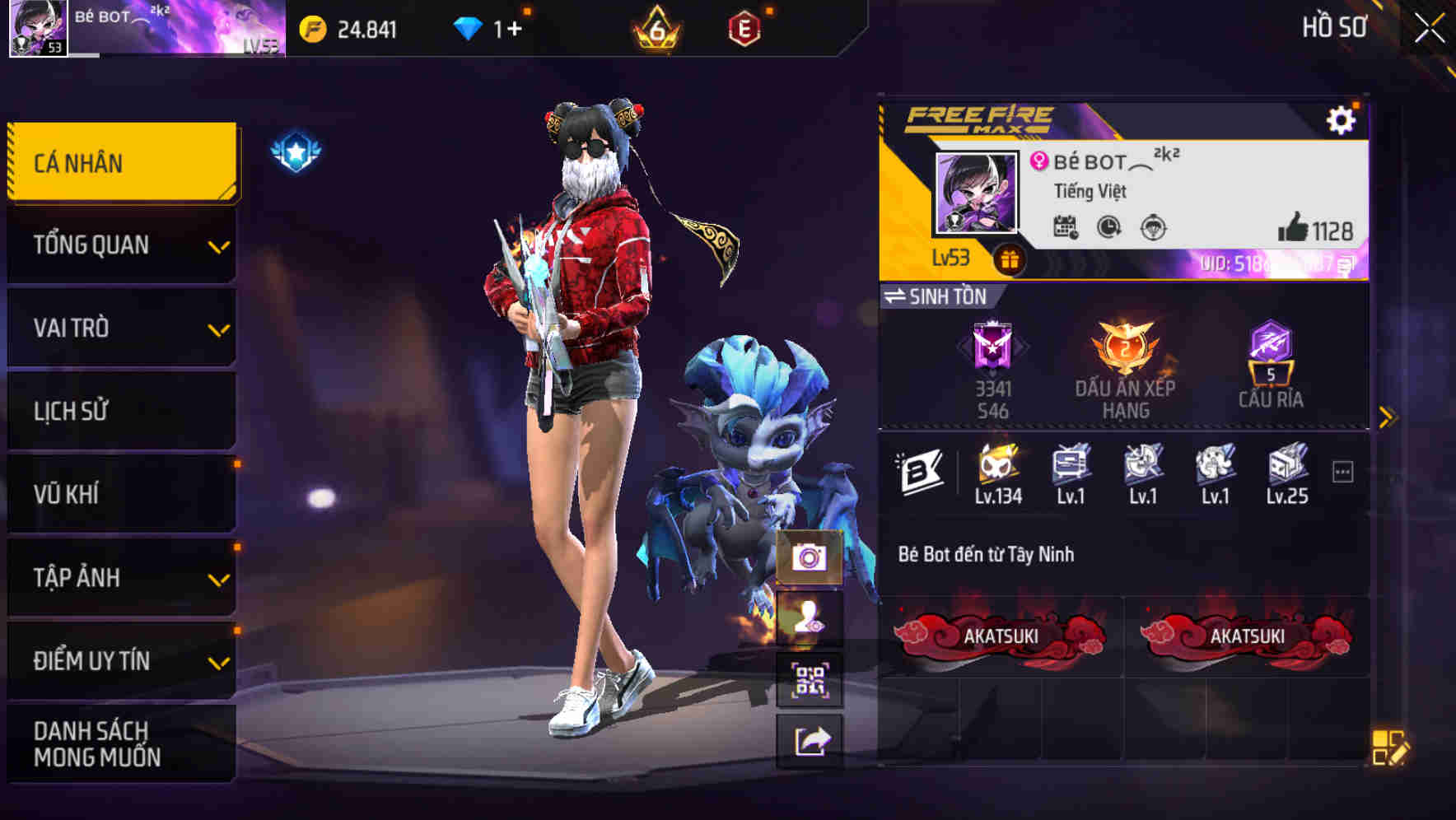Click the Booyah badge at level Lv.134

point(996,468)
